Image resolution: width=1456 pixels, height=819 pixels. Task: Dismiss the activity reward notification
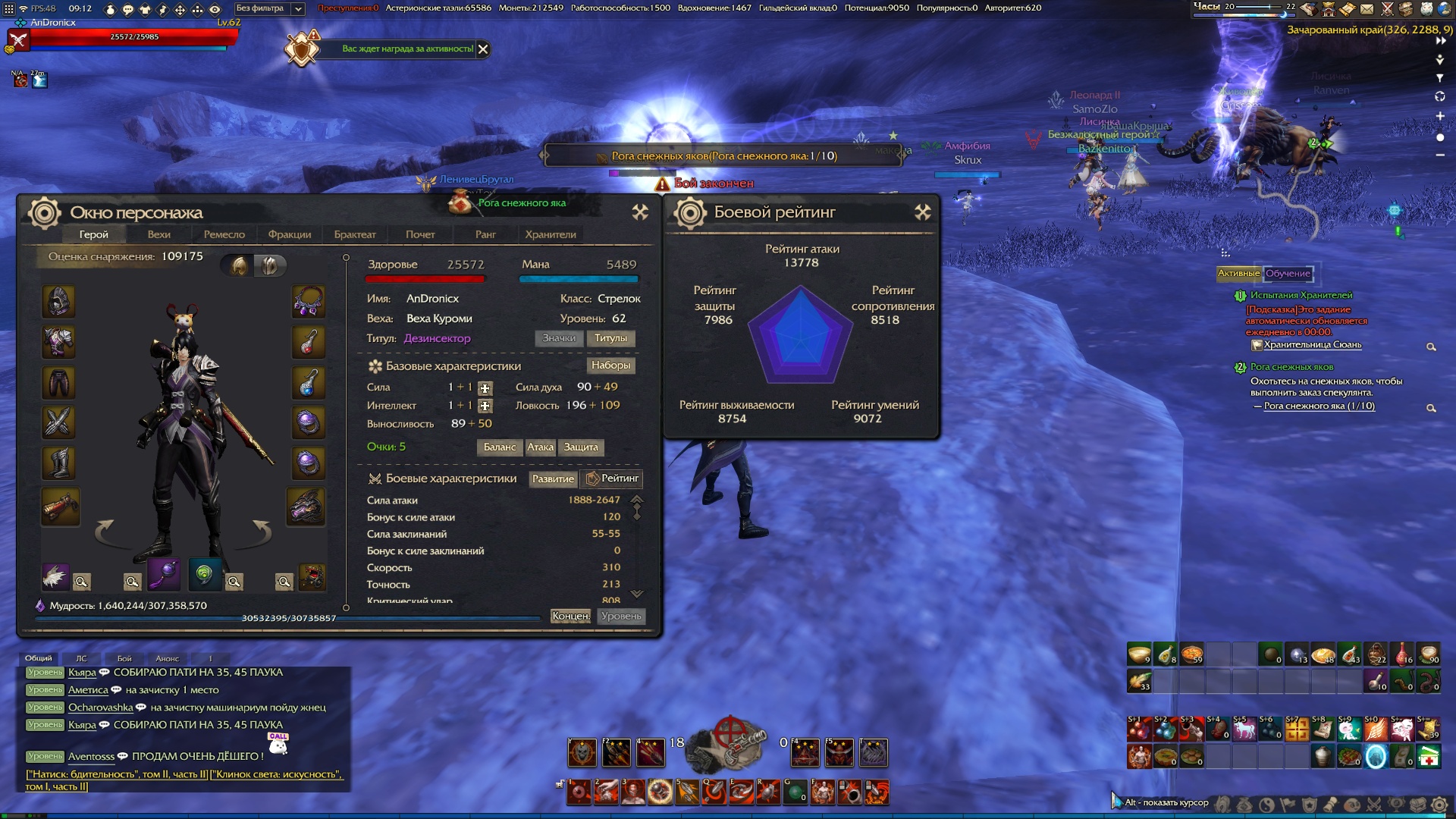pos(483,49)
